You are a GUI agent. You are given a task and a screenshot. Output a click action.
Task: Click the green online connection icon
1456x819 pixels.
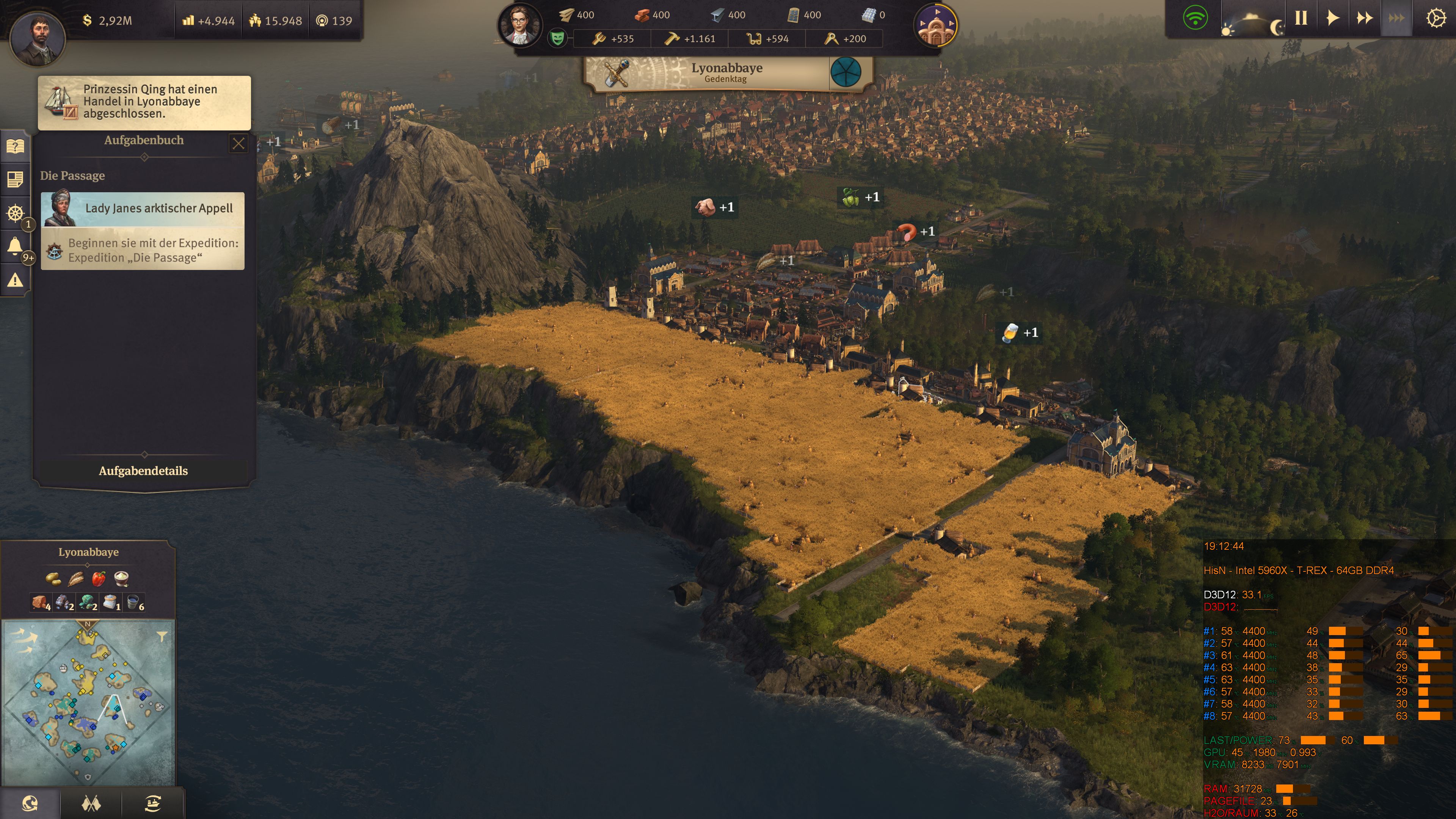(1195, 18)
